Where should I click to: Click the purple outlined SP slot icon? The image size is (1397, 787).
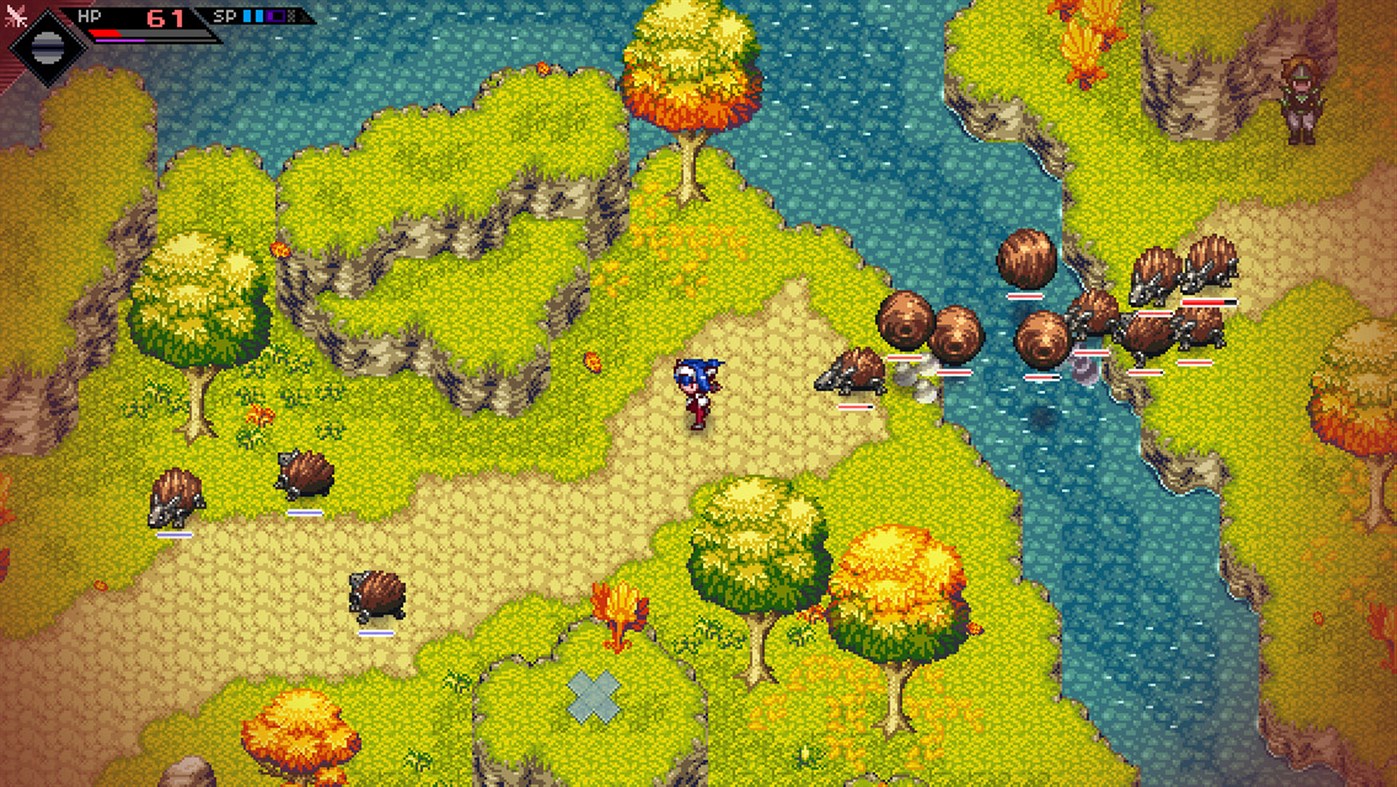[276, 16]
